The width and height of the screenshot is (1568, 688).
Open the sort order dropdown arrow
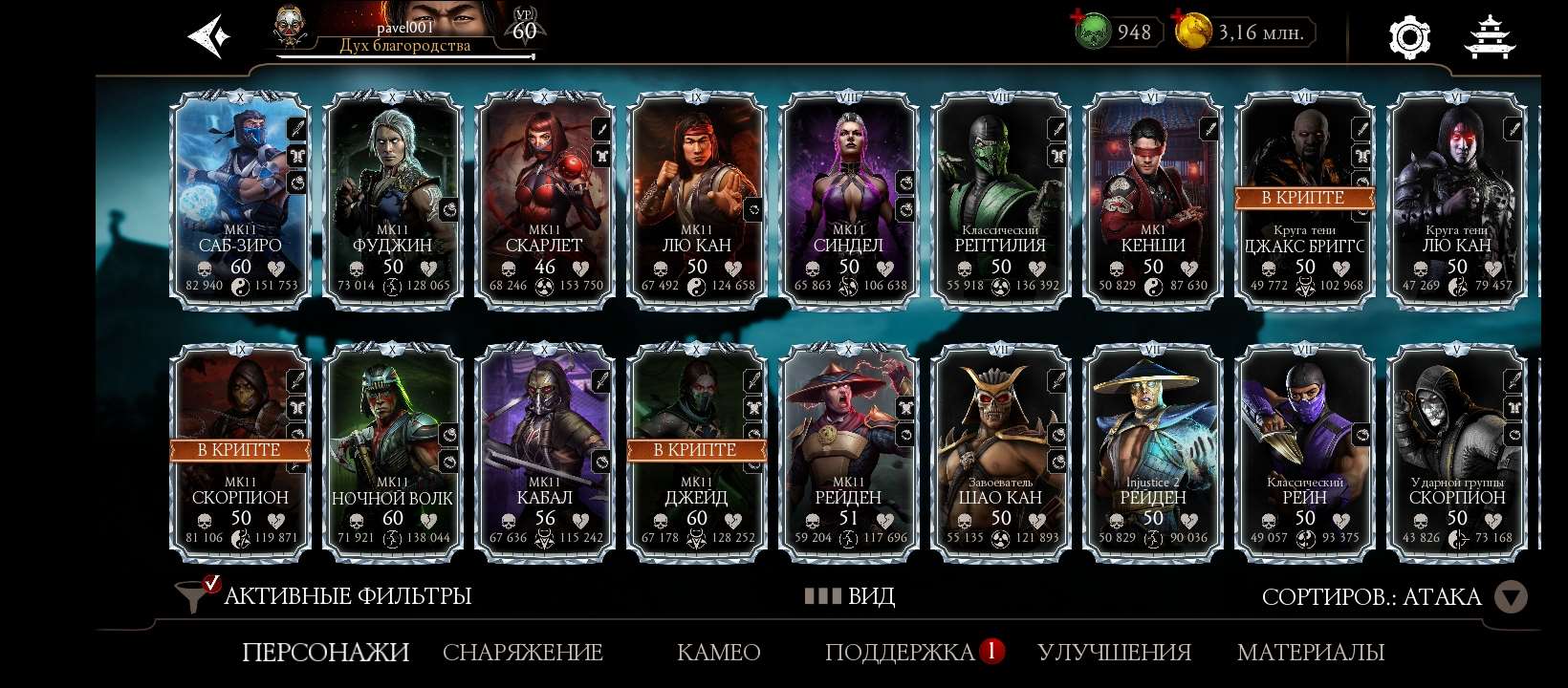(1513, 597)
